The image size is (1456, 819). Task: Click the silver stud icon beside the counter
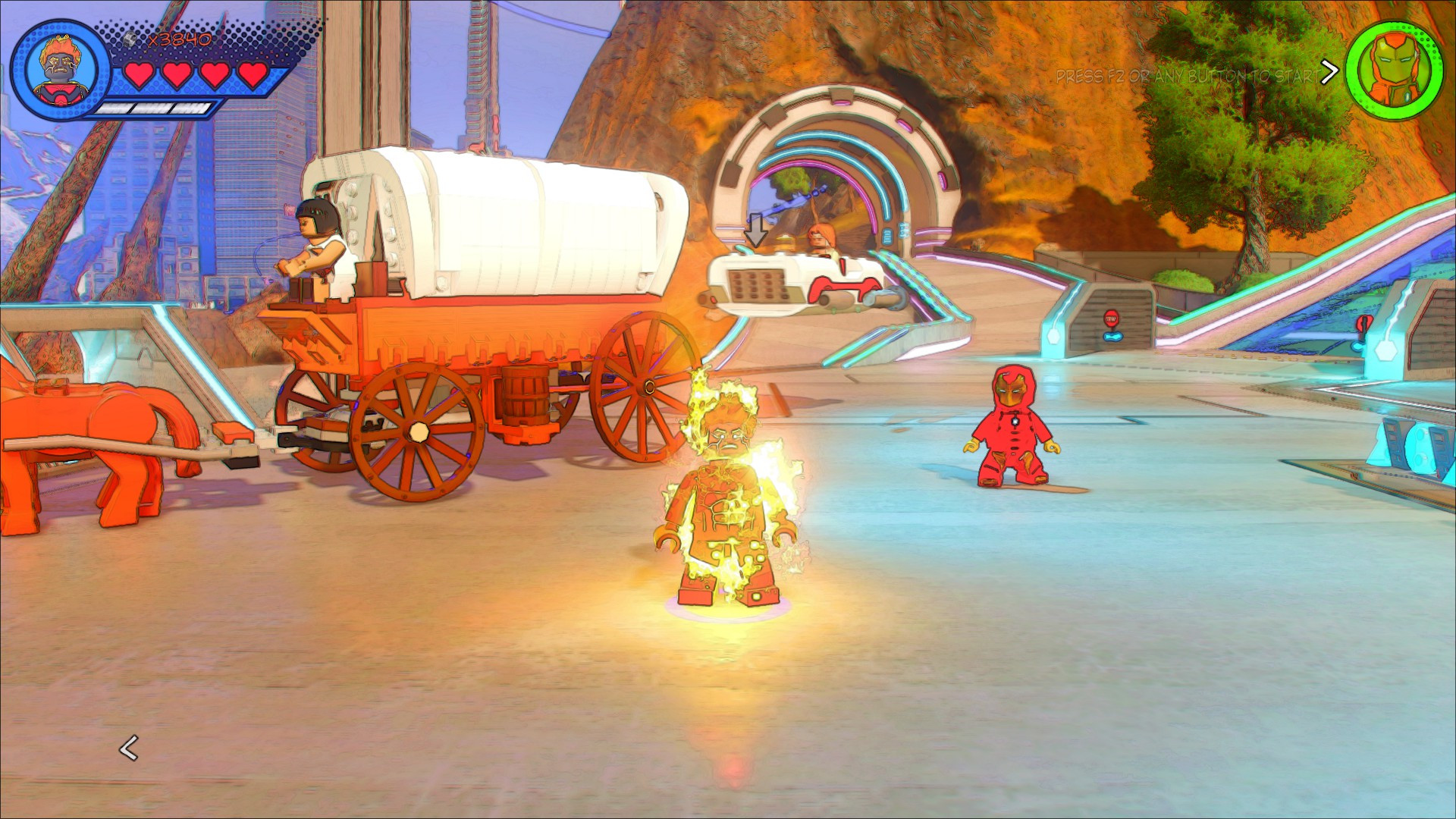click(130, 38)
